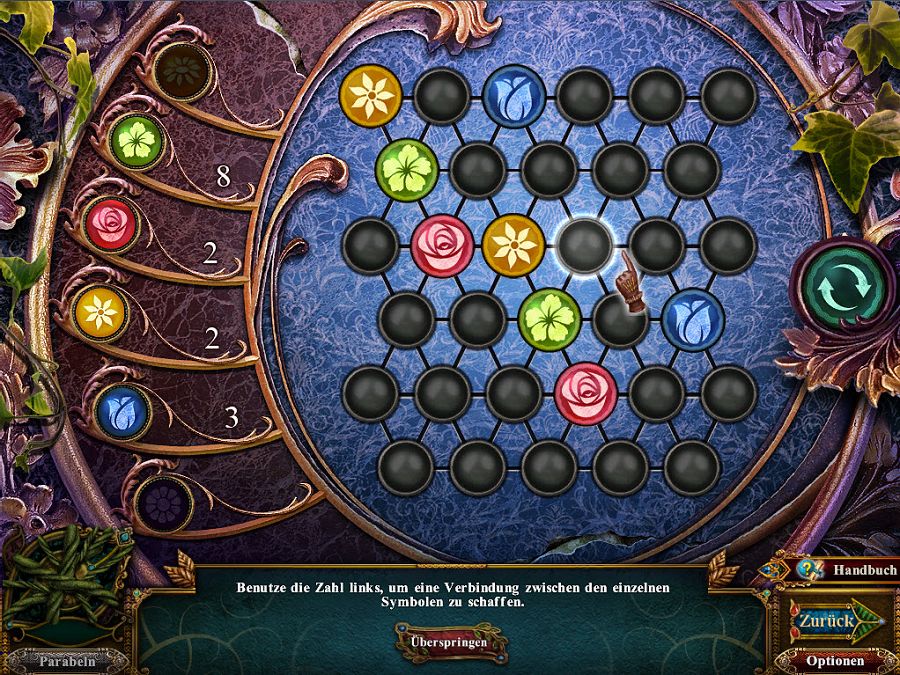Select the green flower in the side legend
The image size is (900, 675).
pos(137,137)
